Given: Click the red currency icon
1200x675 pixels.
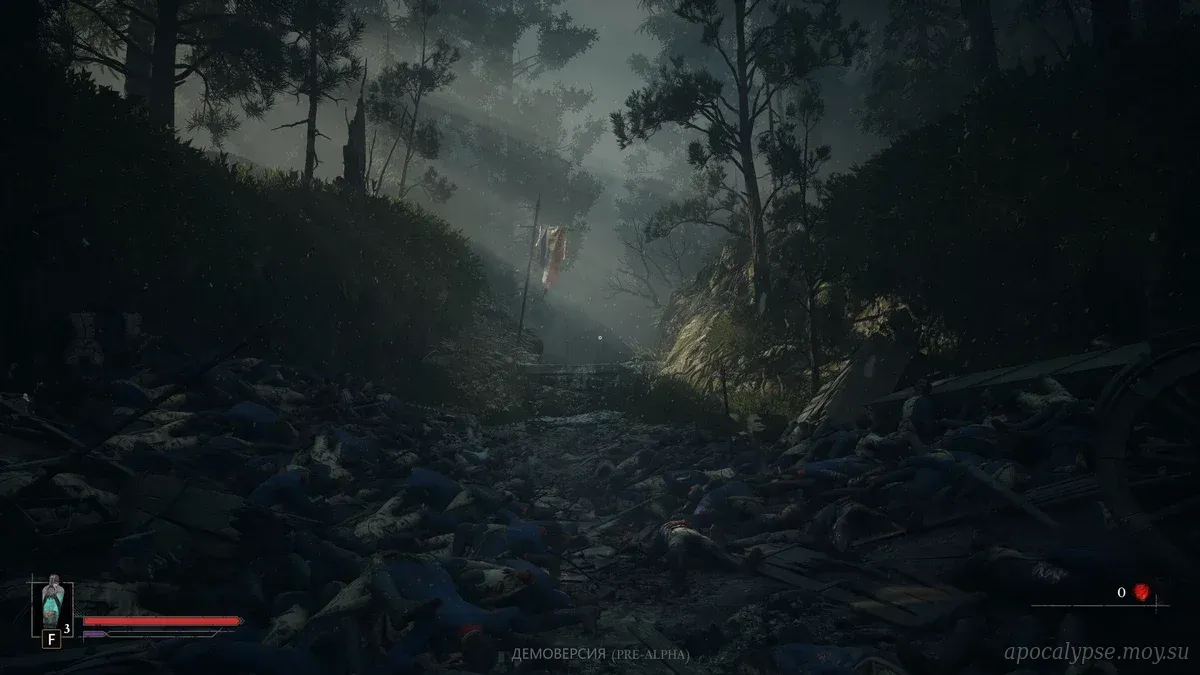Looking at the screenshot, I should click(1142, 592).
